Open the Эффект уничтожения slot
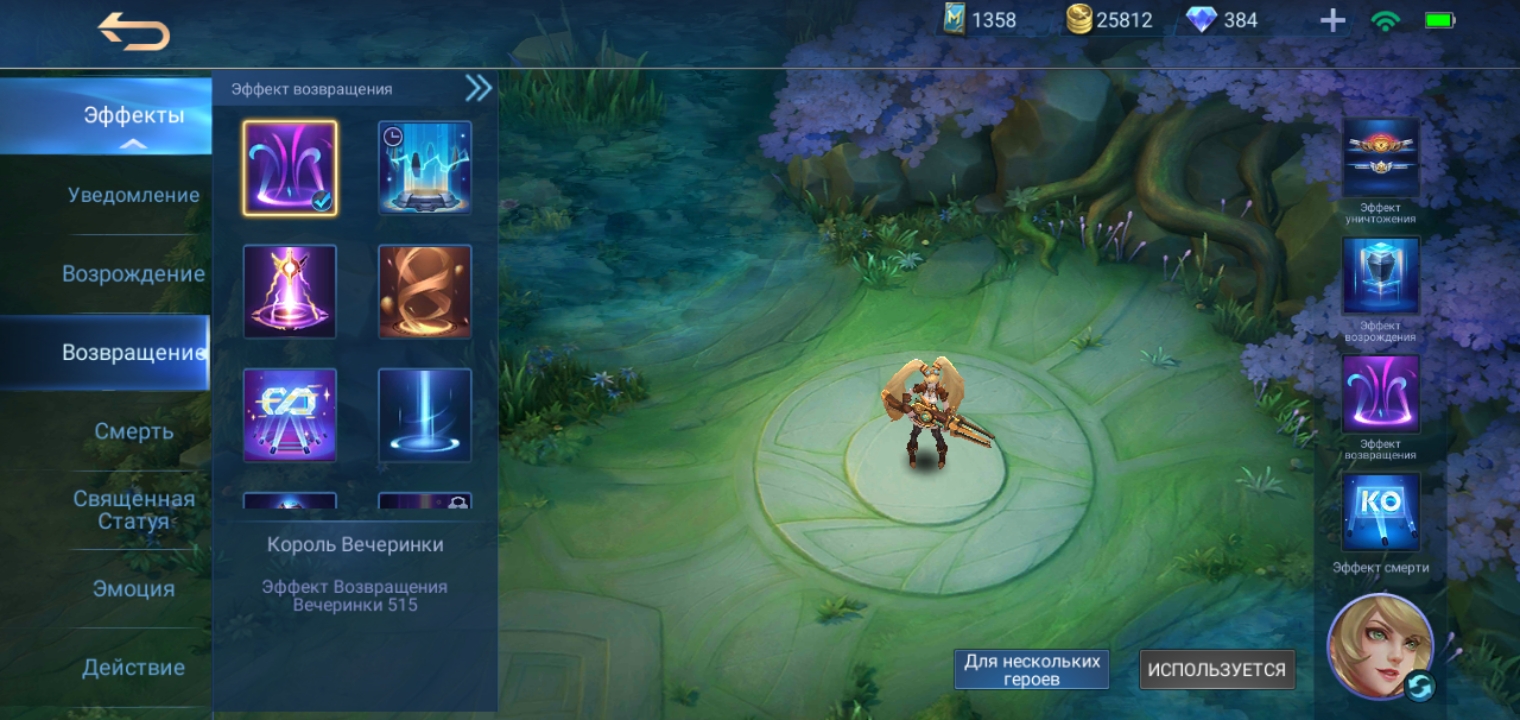The height and width of the screenshot is (720, 1520). 1380,159
